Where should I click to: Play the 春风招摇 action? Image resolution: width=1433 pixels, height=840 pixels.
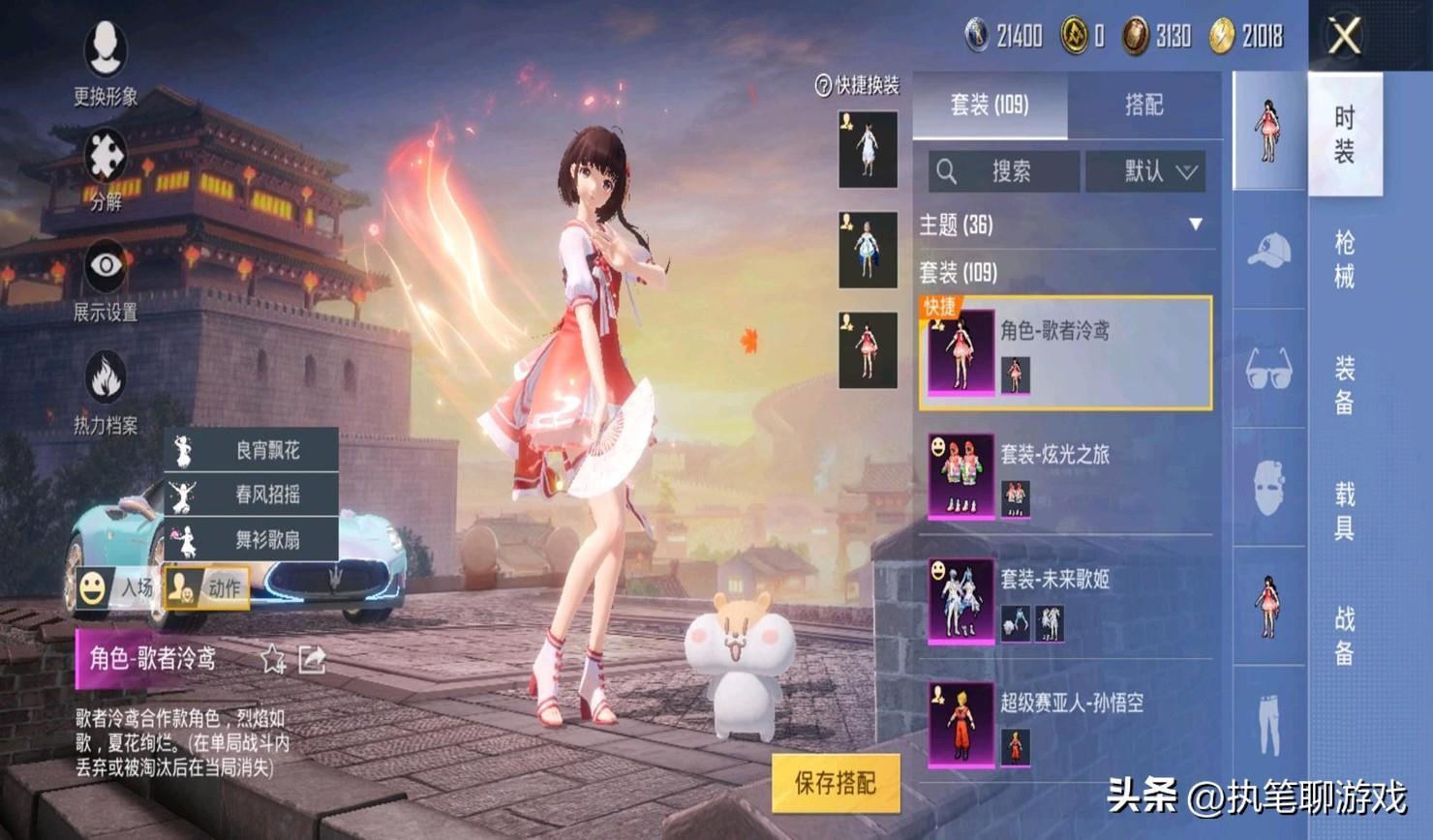point(252,495)
